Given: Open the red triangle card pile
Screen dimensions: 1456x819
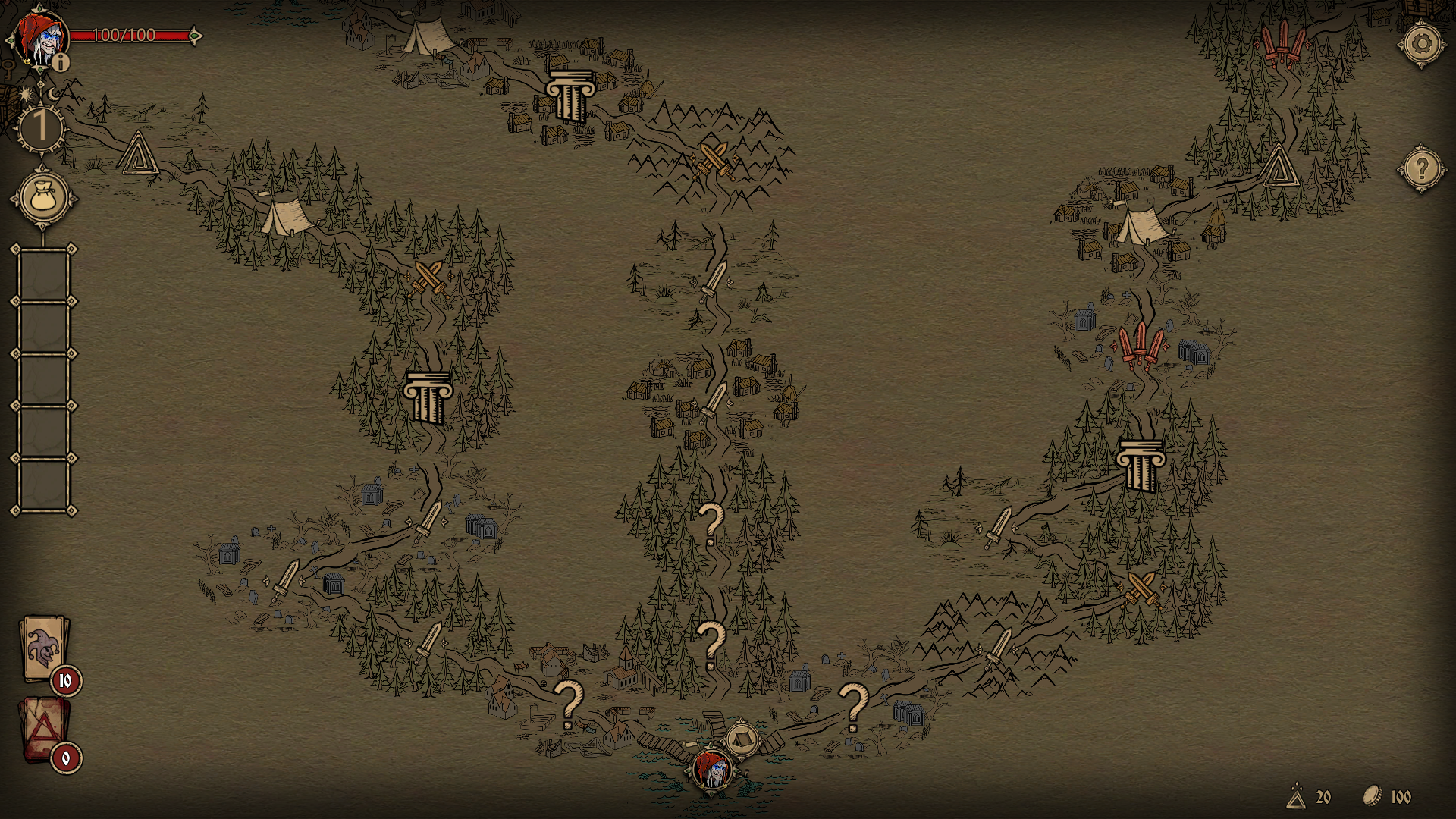Looking at the screenshot, I should click(45, 729).
